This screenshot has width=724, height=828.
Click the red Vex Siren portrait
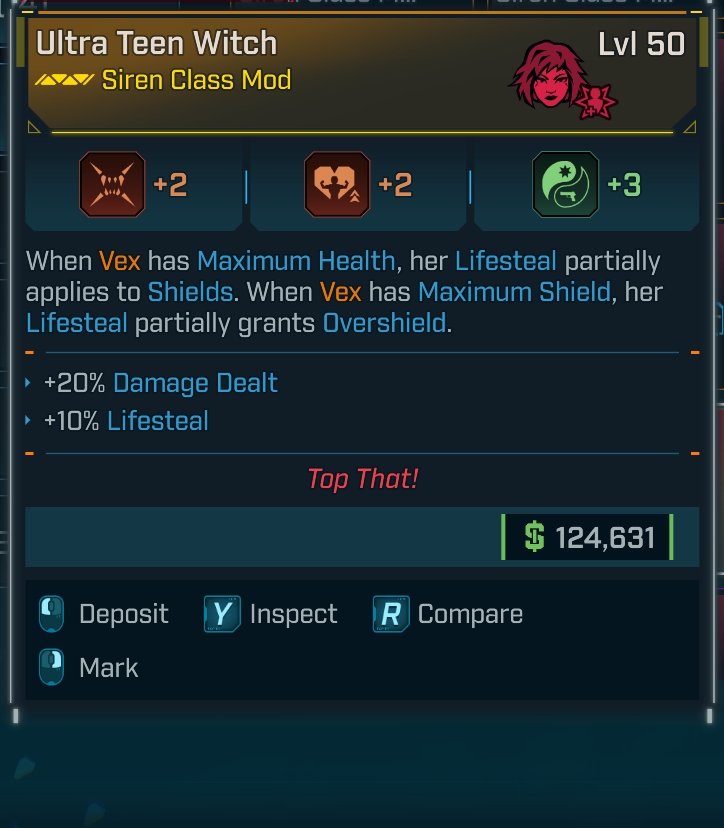[548, 75]
